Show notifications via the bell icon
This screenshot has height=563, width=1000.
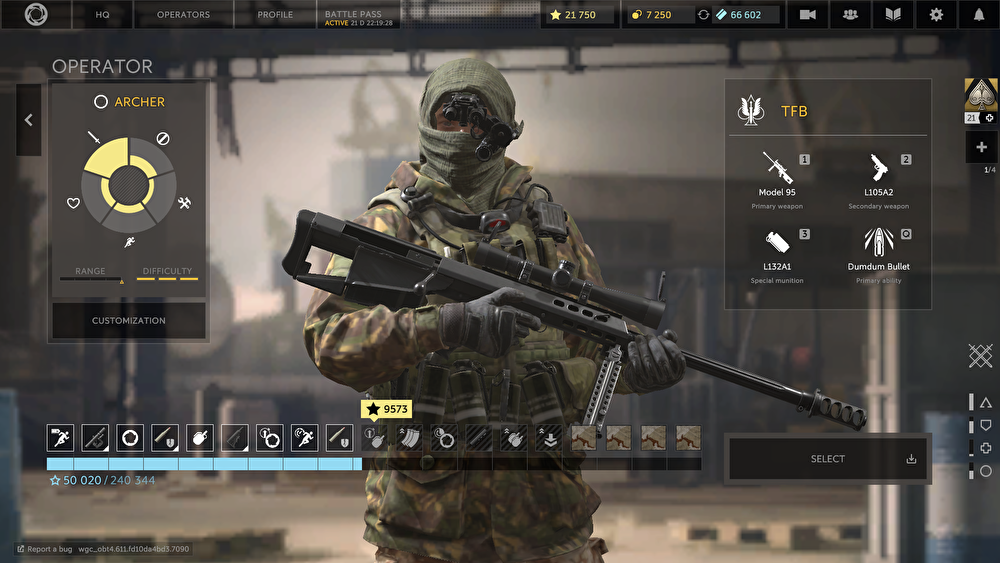tap(979, 15)
